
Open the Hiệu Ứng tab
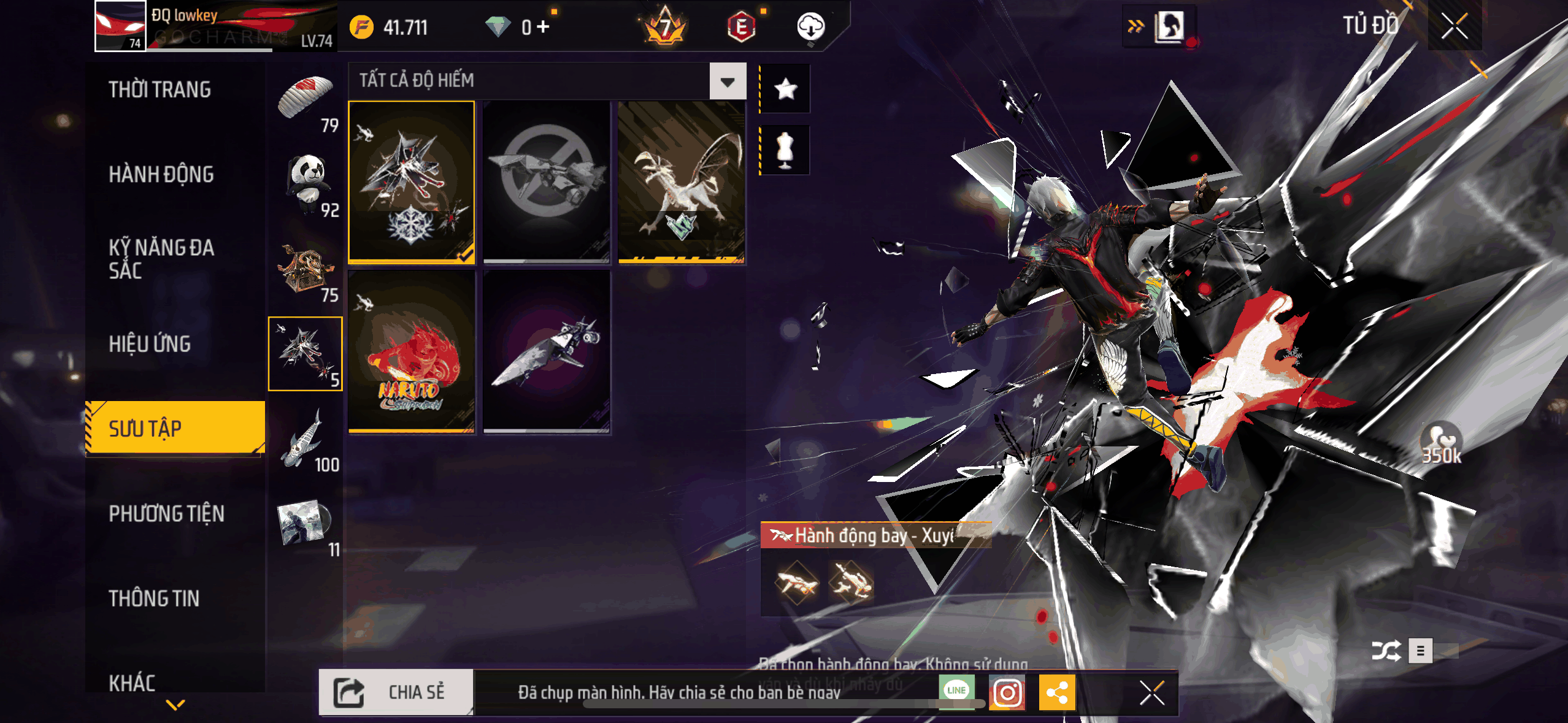point(150,344)
